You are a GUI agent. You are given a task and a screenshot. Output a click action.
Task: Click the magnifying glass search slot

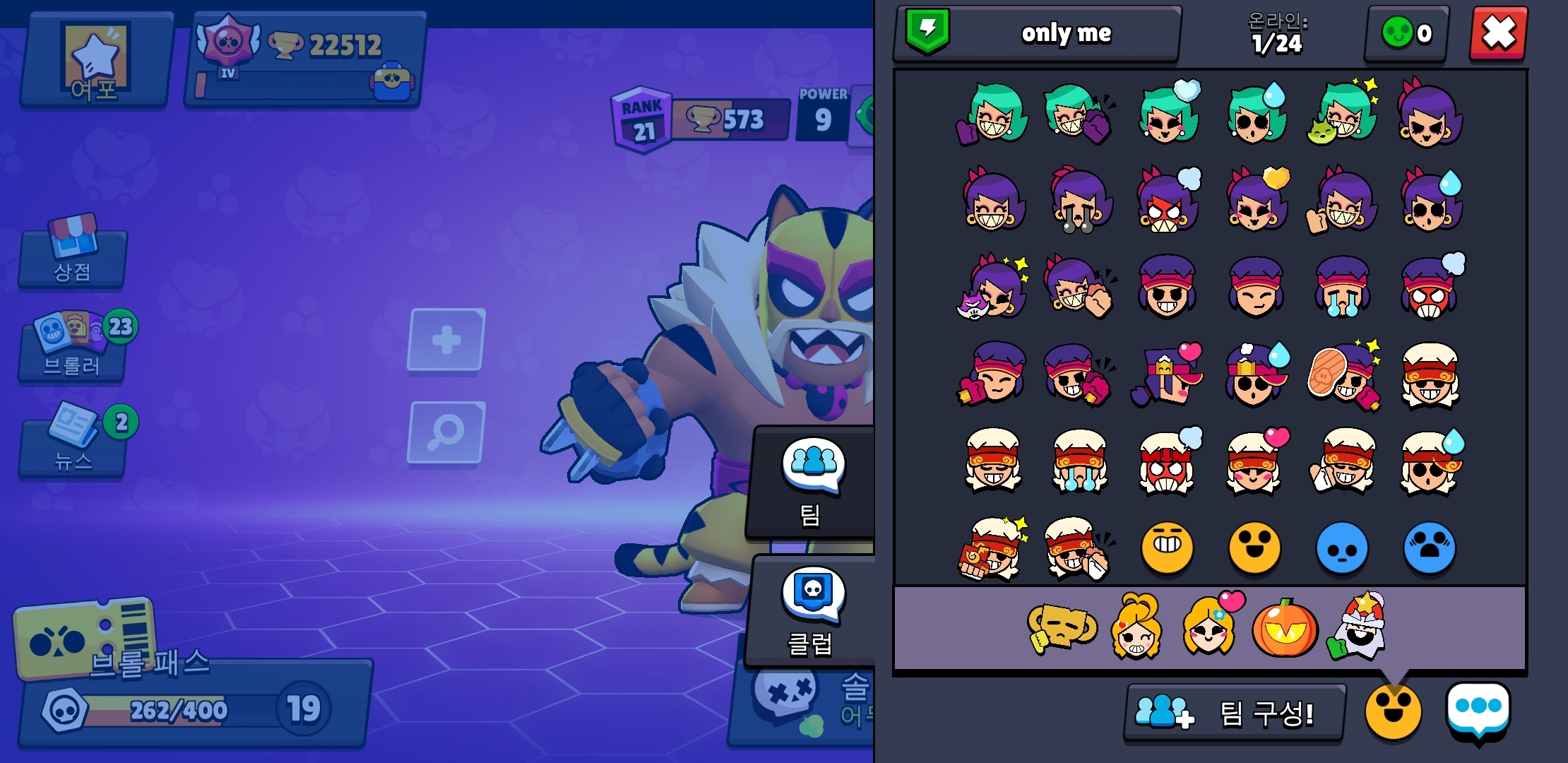coord(446,432)
